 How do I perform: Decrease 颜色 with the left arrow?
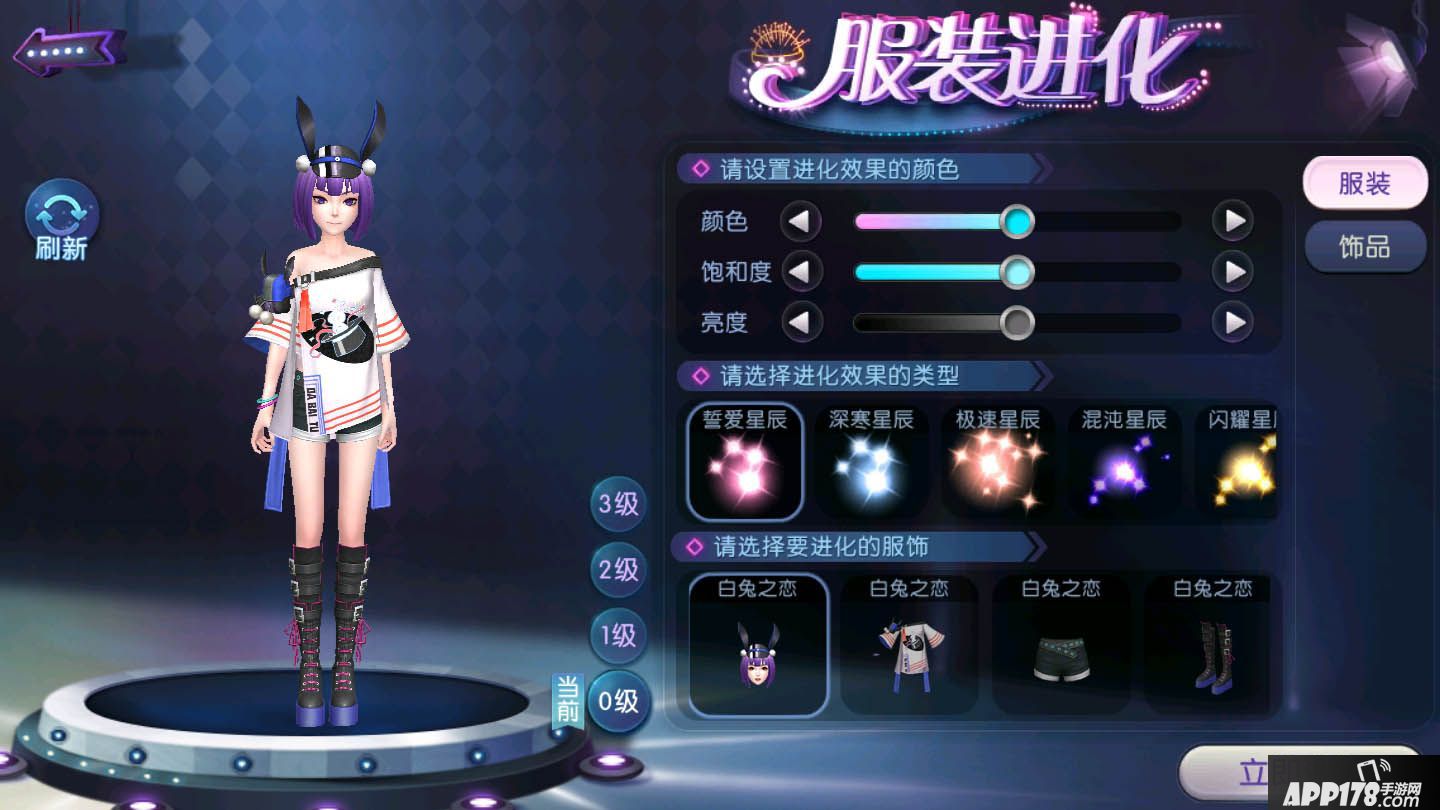coord(800,220)
